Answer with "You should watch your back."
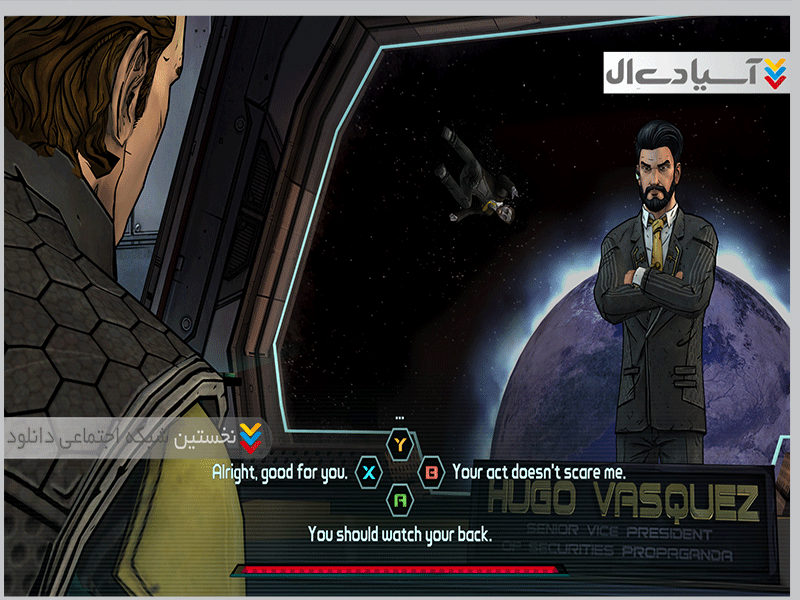Screen dimensions: 800x600 (399, 533)
